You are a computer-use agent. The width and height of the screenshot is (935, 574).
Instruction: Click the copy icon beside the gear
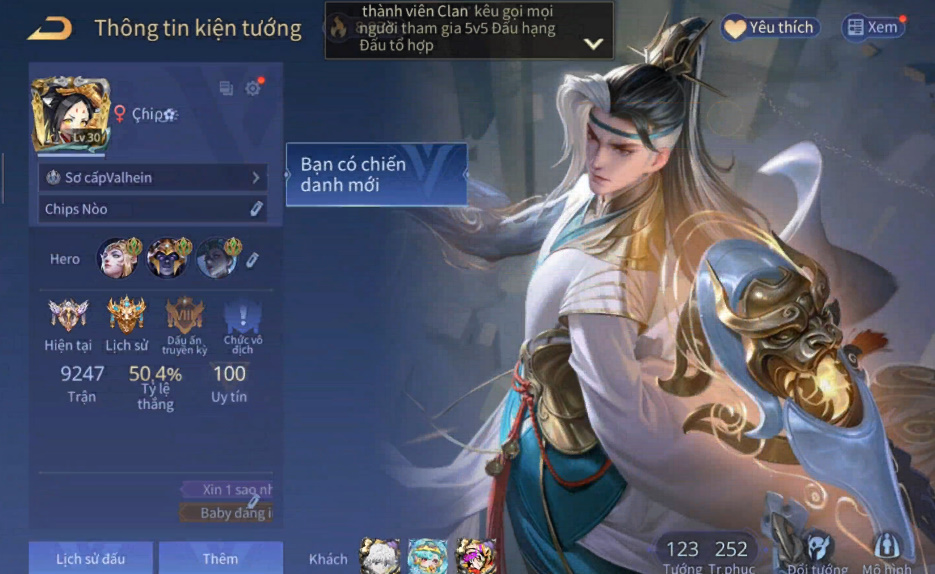(x=226, y=89)
